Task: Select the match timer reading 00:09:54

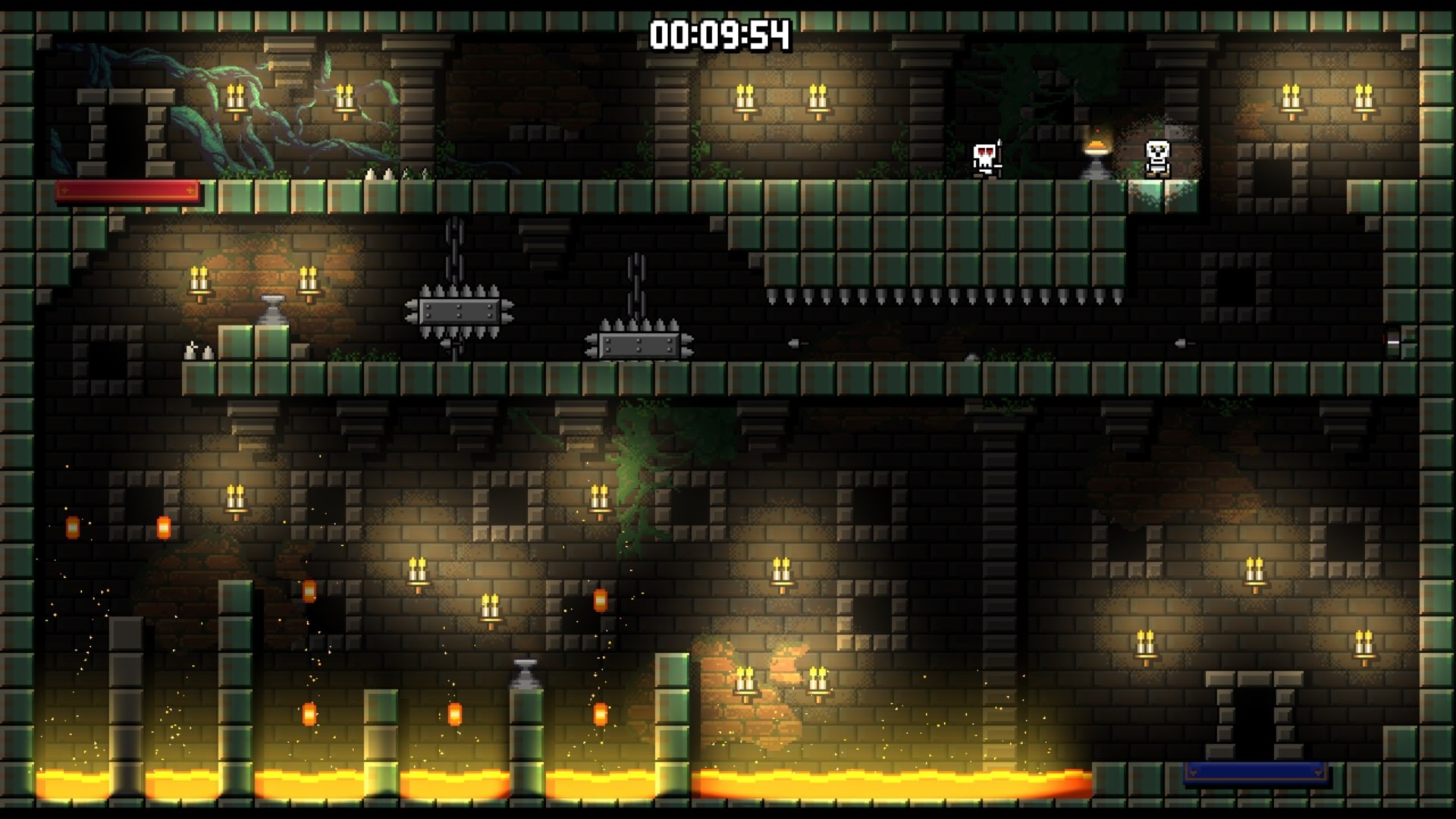Action: pos(722,33)
